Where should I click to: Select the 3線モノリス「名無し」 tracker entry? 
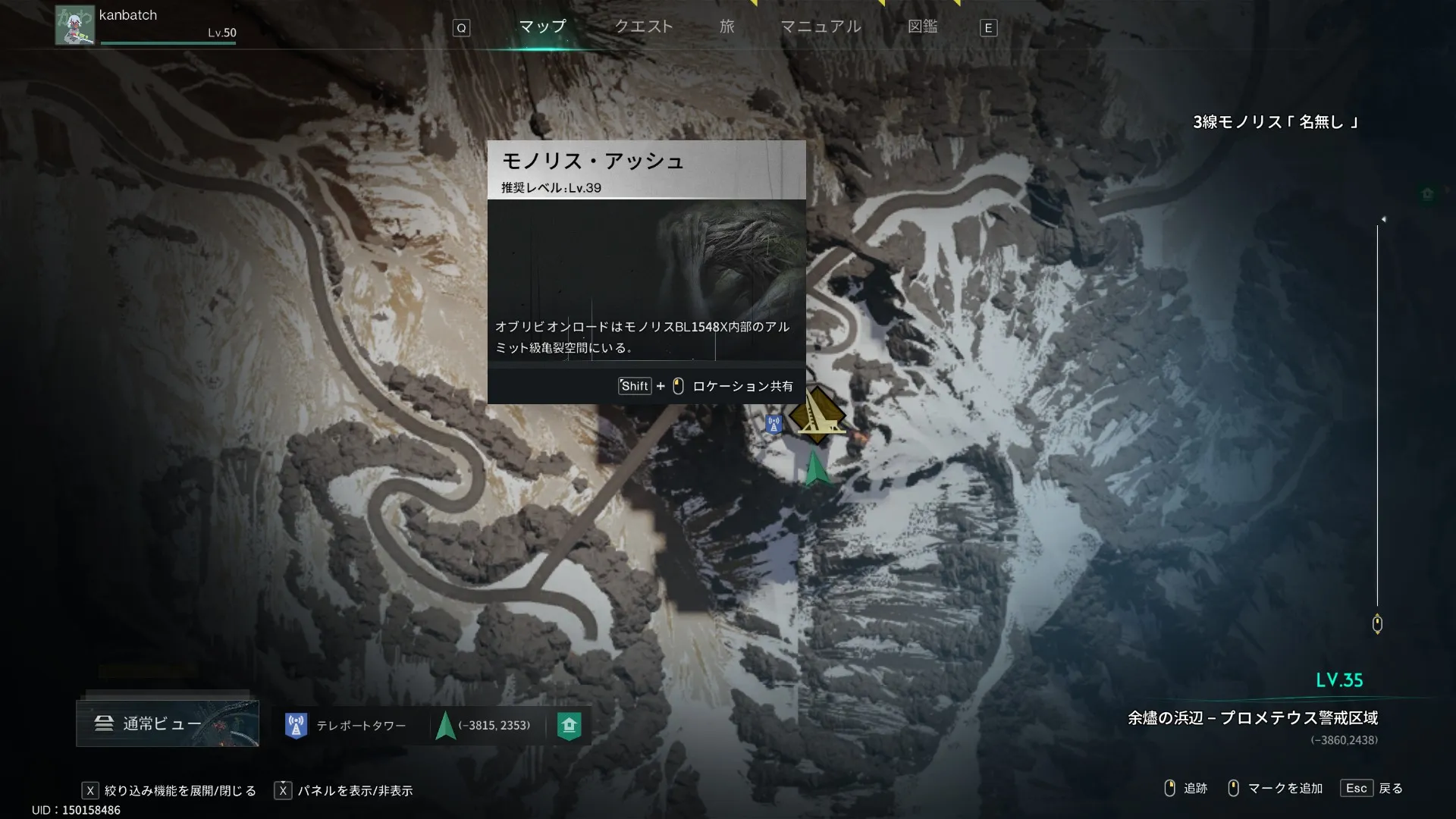pos(1276,122)
